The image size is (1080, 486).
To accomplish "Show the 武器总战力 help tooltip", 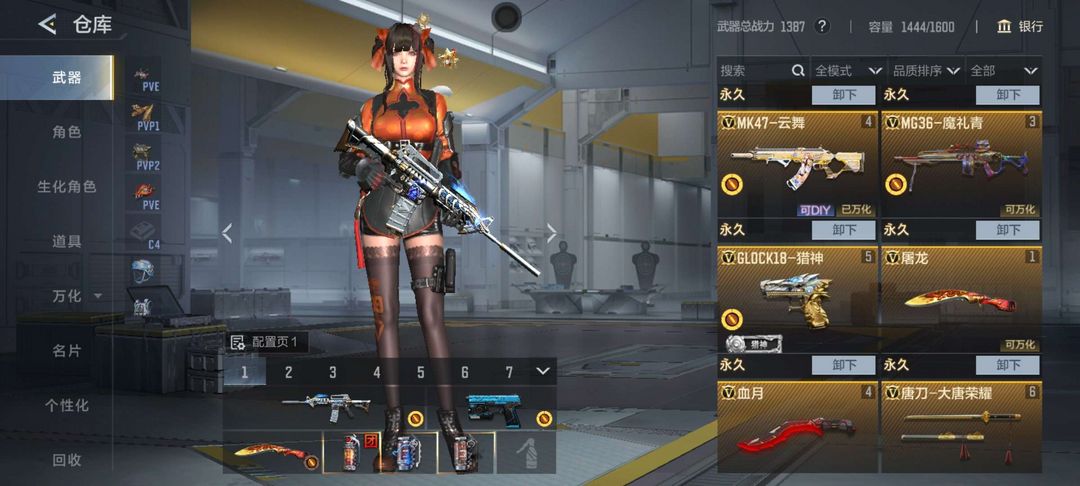I will click(x=822, y=26).
